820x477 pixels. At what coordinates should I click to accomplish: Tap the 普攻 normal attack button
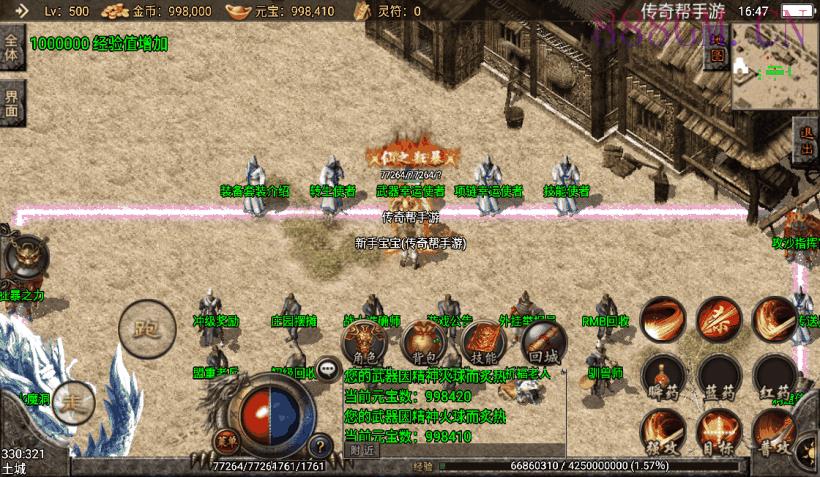pyautogui.click(x=775, y=432)
